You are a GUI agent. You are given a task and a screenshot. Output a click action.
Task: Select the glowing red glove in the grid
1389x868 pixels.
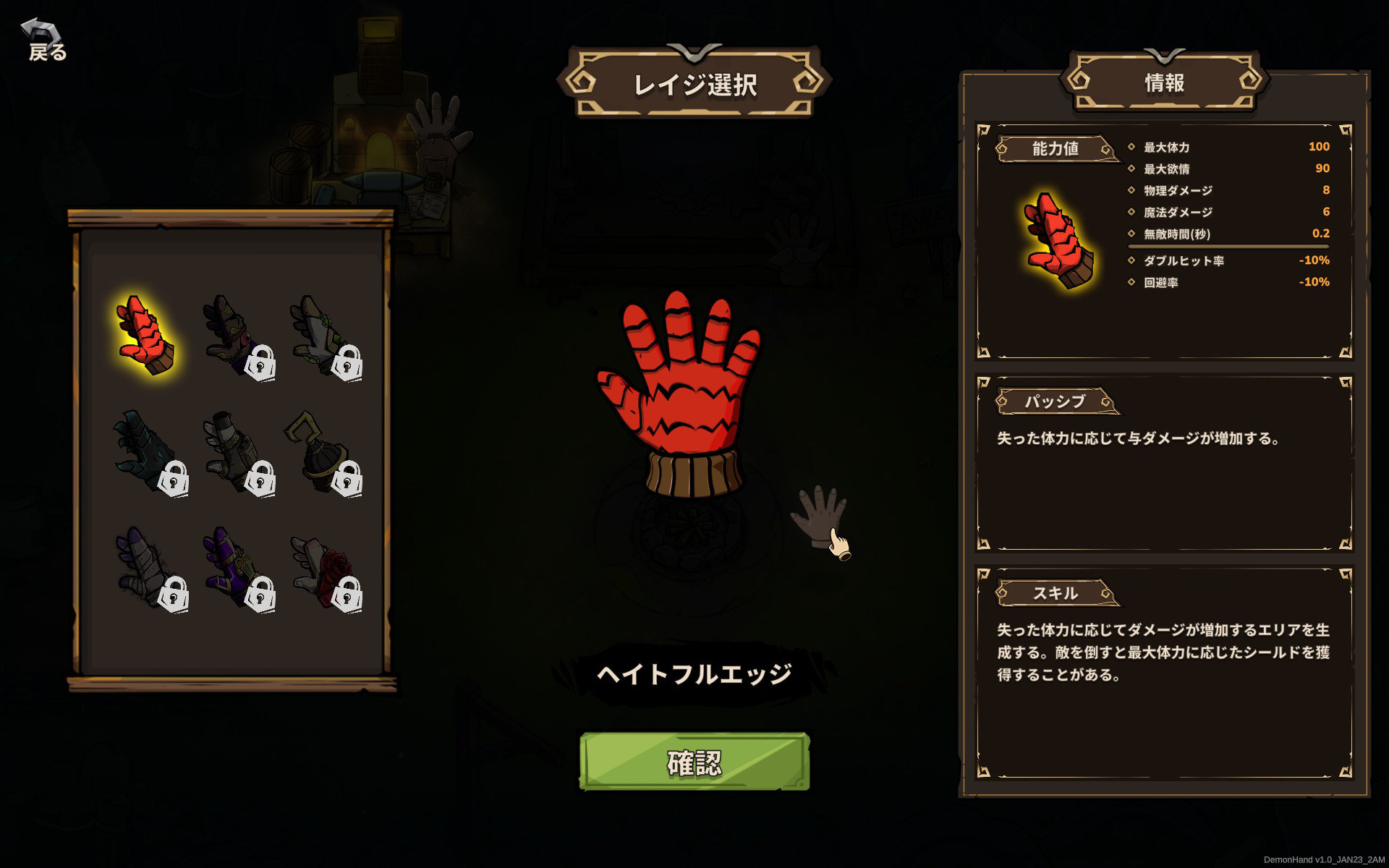pos(146,334)
